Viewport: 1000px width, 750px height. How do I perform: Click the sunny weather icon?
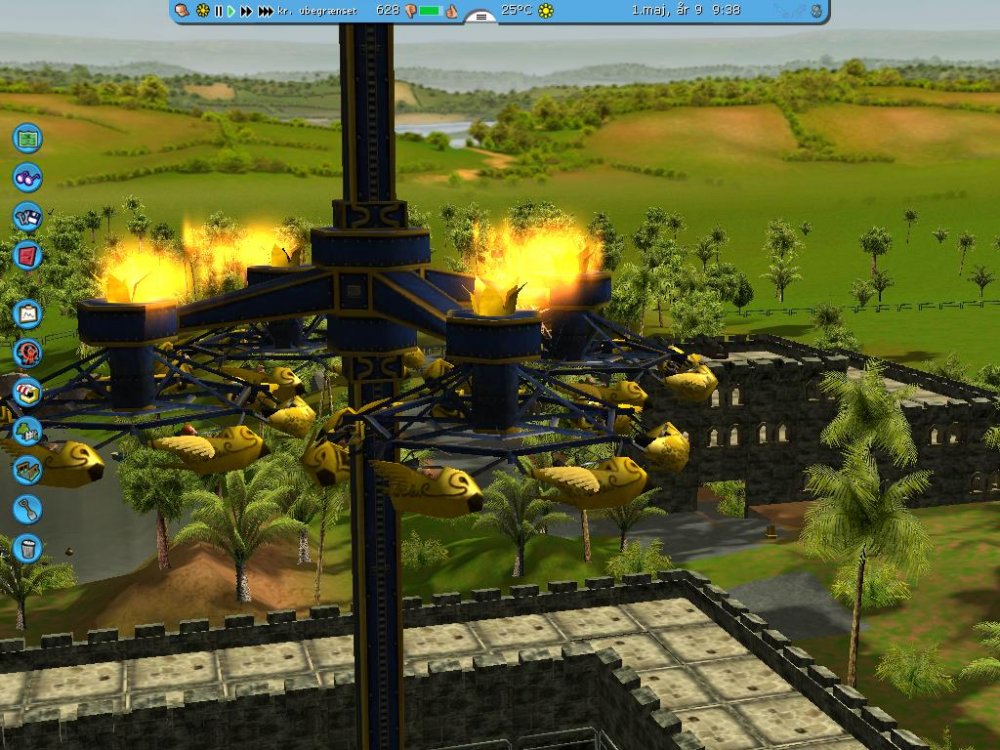tap(545, 11)
